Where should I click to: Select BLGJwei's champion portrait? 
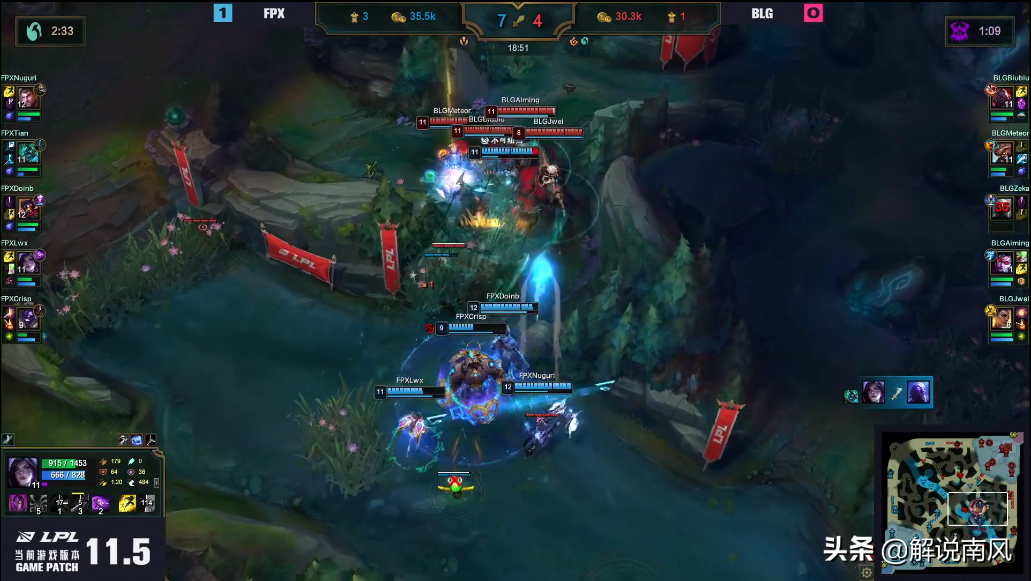(x=1004, y=317)
